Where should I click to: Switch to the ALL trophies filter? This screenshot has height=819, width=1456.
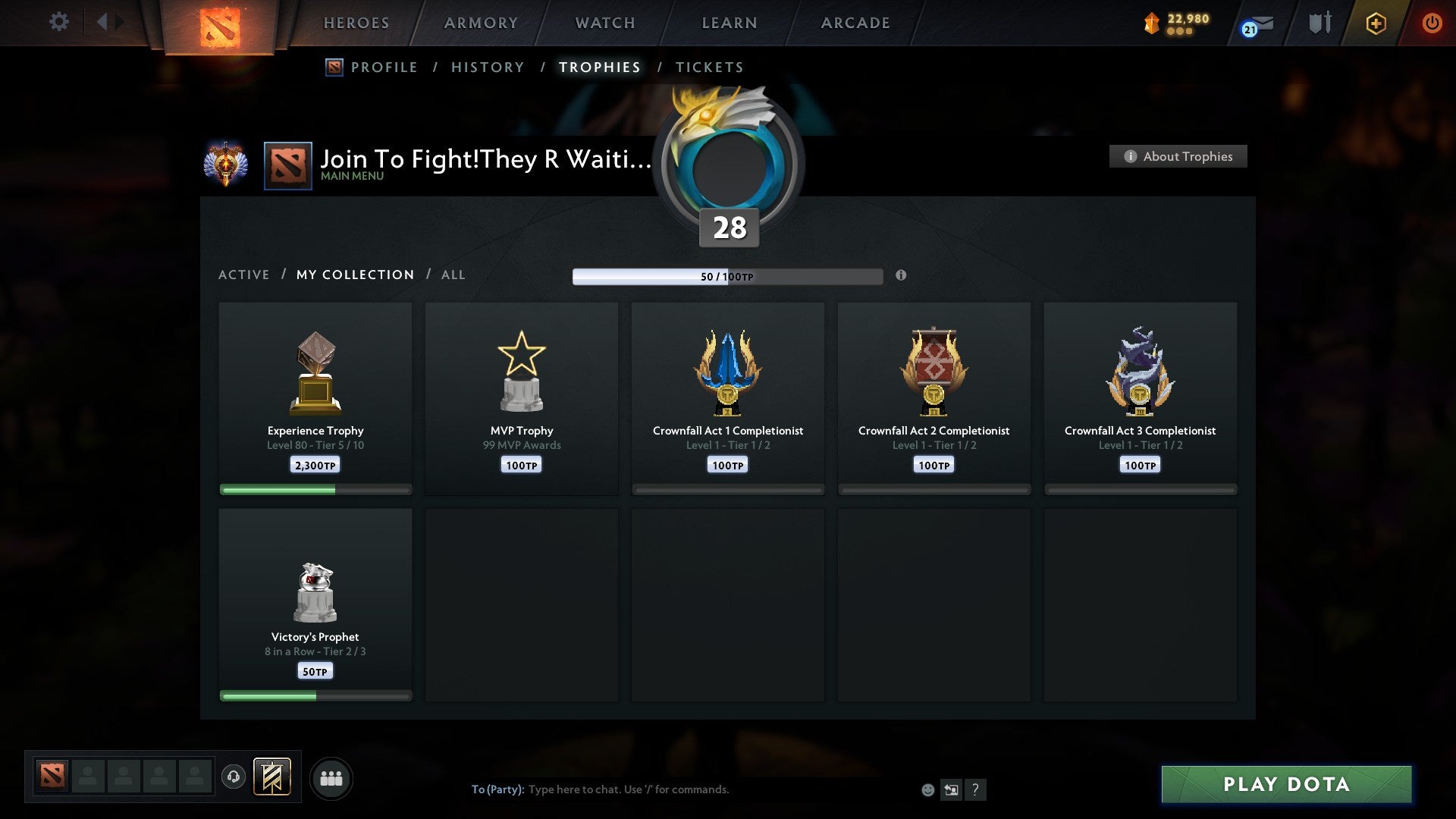point(453,275)
